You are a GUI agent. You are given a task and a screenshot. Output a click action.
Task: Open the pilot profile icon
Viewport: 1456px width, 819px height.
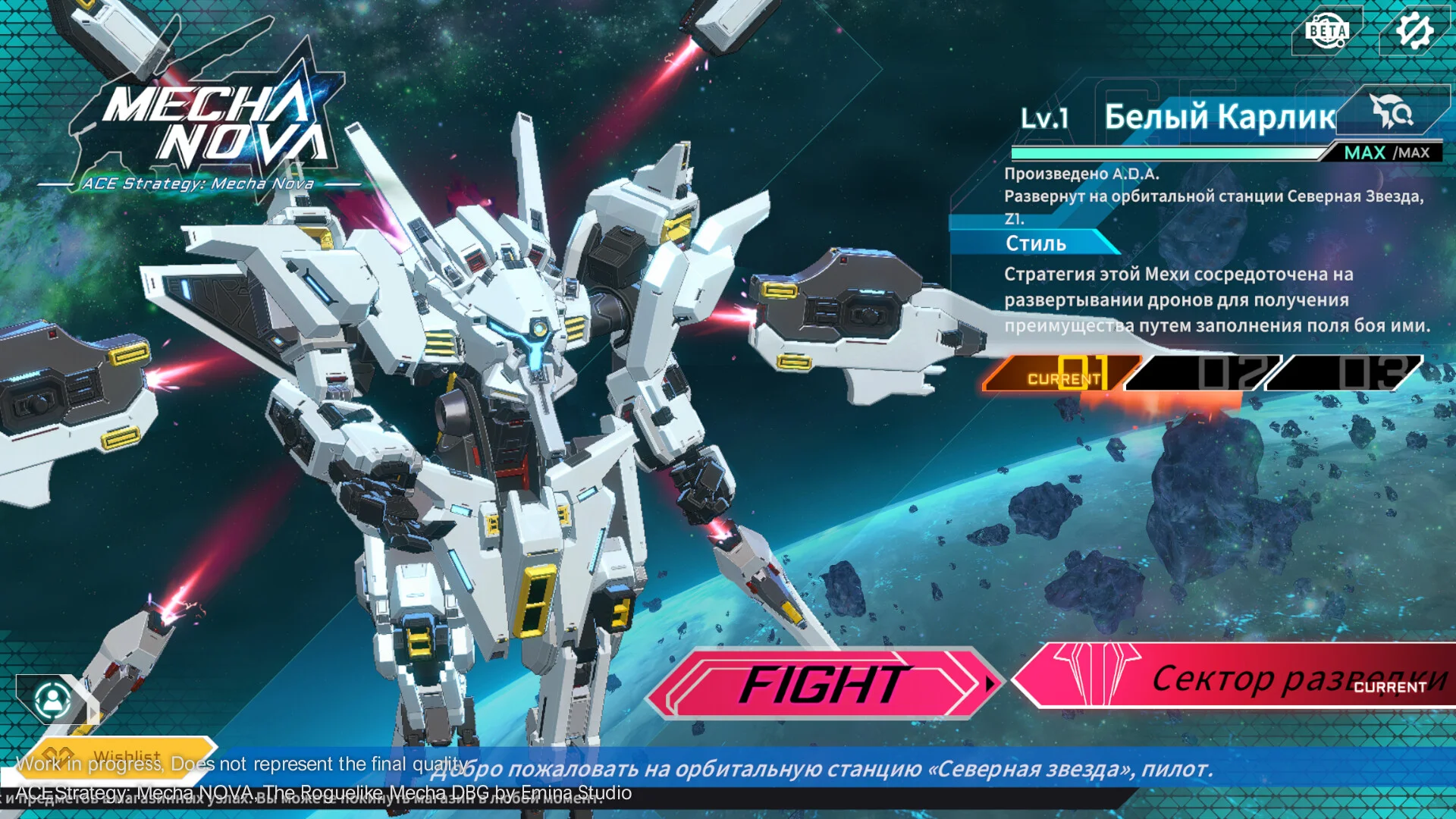[53, 699]
